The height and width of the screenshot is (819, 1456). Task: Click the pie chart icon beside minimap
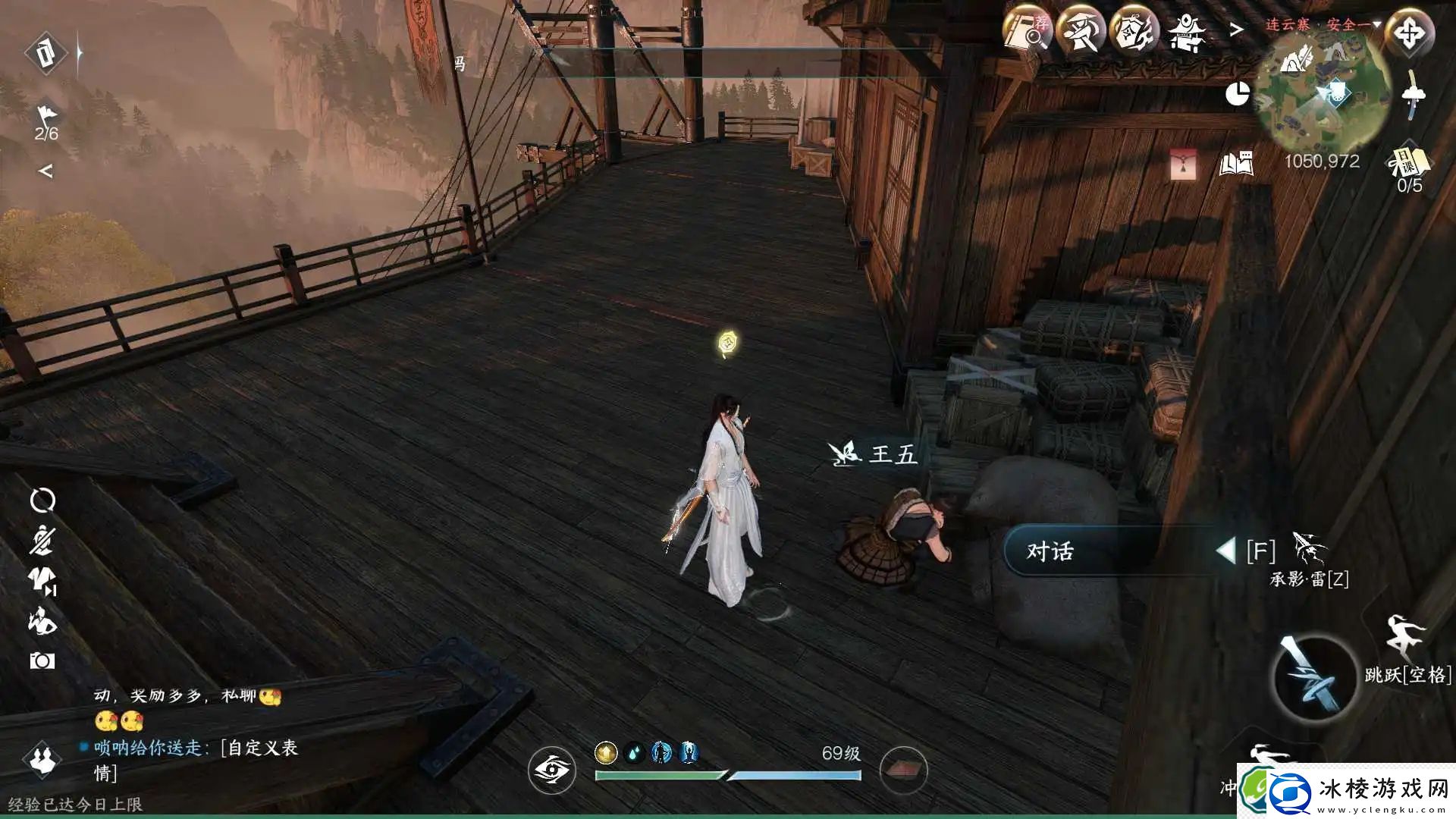[x=1238, y=94]
